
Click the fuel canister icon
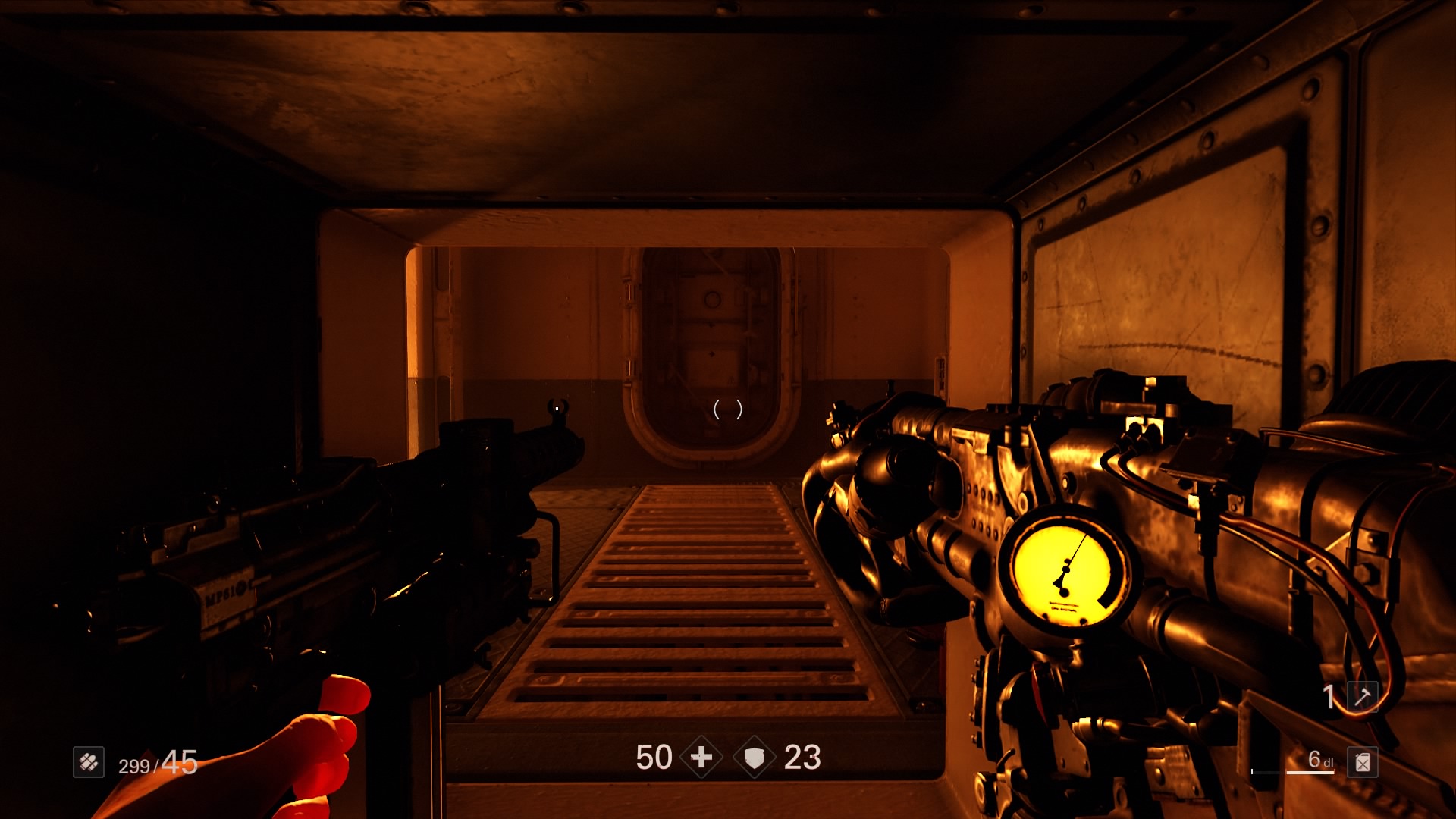click(1363, 761)
